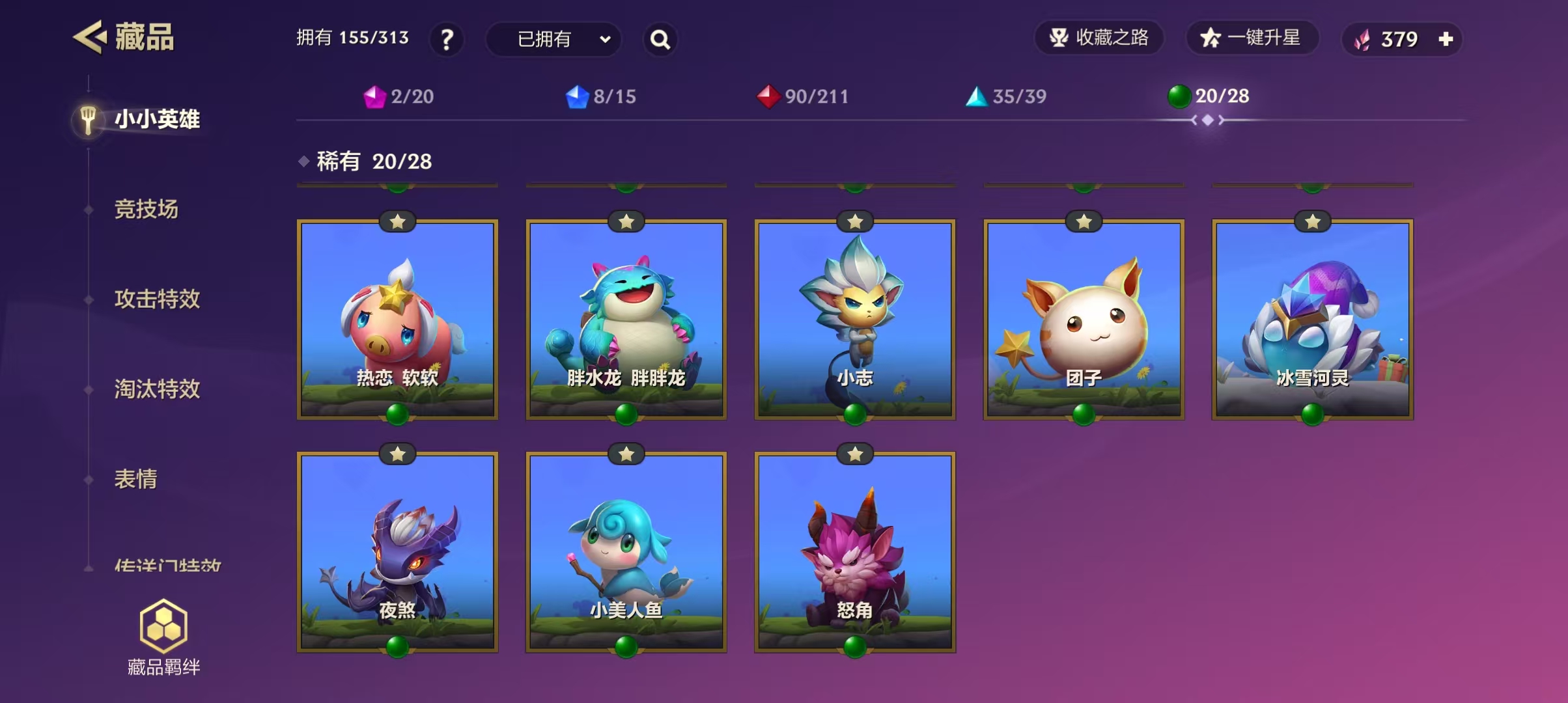Viewport: 1568px width, 703px height.
Task: Switch to the cyan triangle 35/39 tab
Action: point(1006,97)
